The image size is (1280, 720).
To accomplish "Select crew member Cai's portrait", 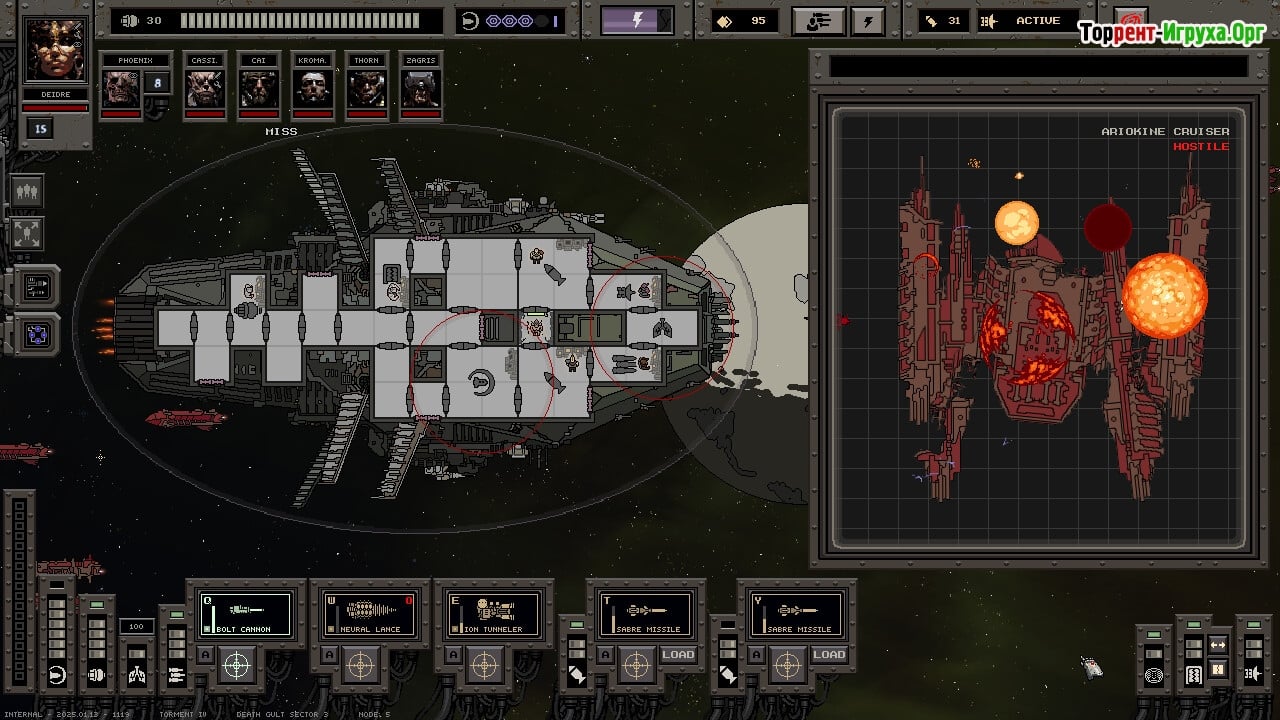I will click(259, 88).
